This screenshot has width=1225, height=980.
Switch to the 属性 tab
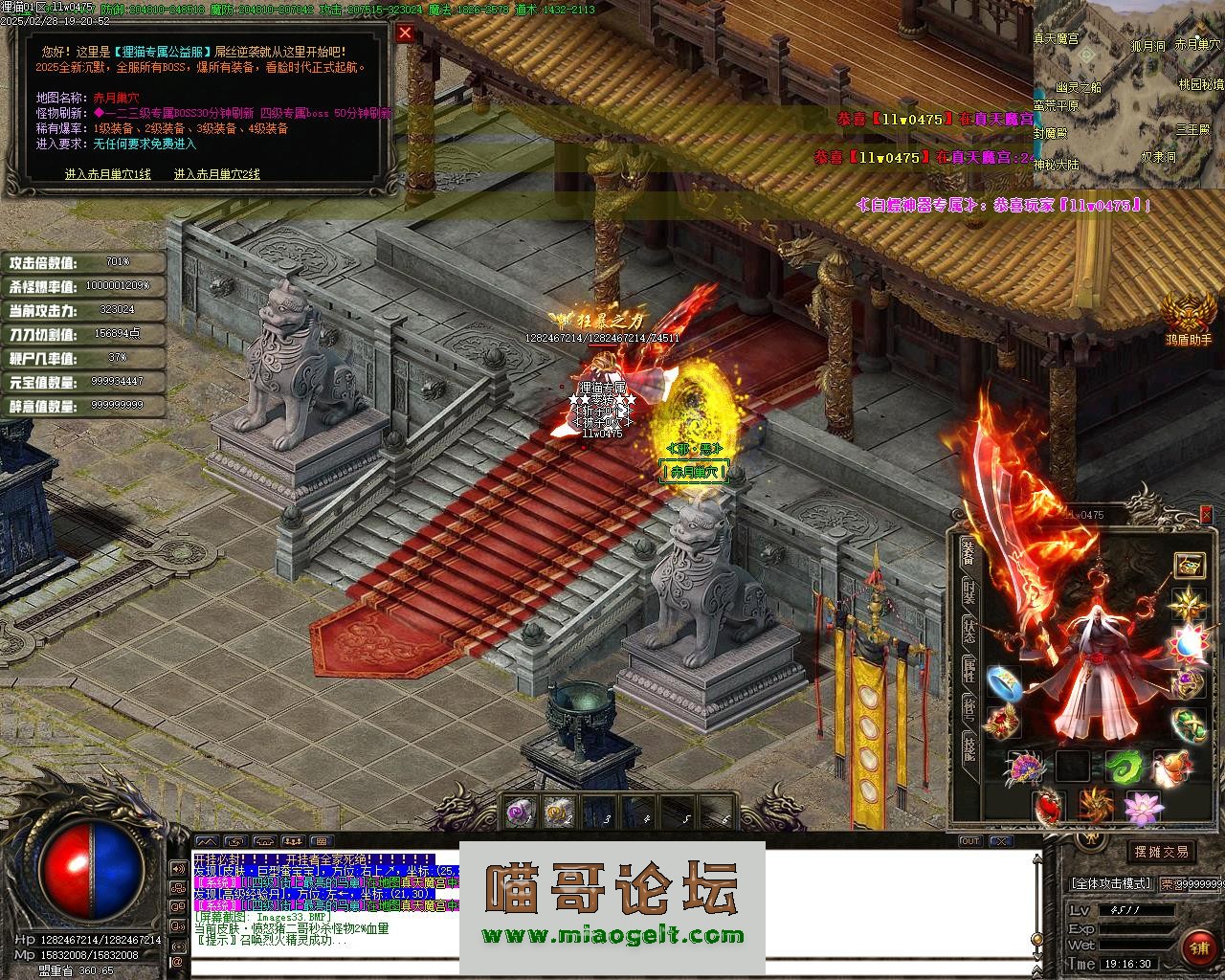coord(969,669)
